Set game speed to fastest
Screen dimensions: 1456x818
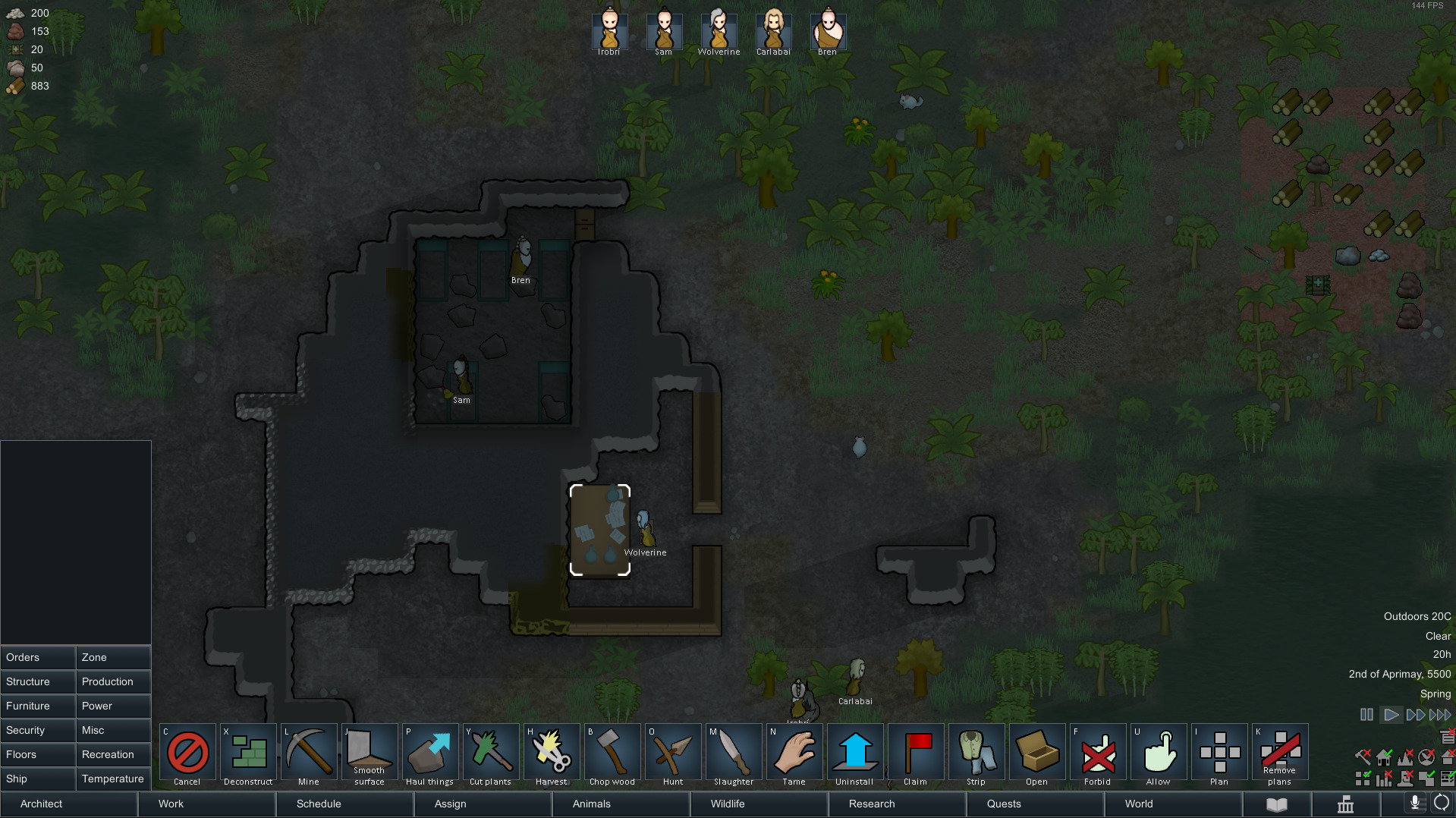coord(1440,715)
